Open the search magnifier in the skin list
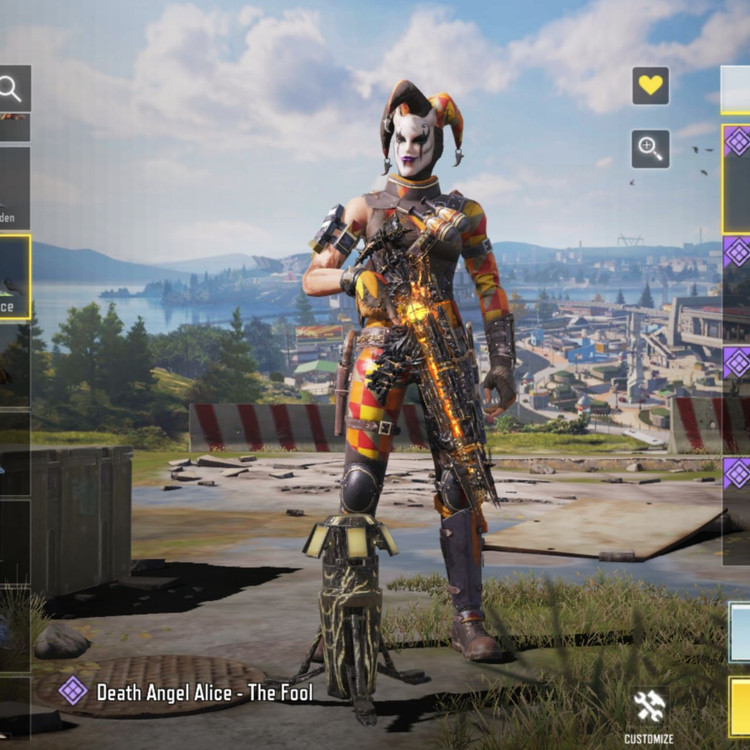This screenshot has height=750, width=750. point(12,90)
